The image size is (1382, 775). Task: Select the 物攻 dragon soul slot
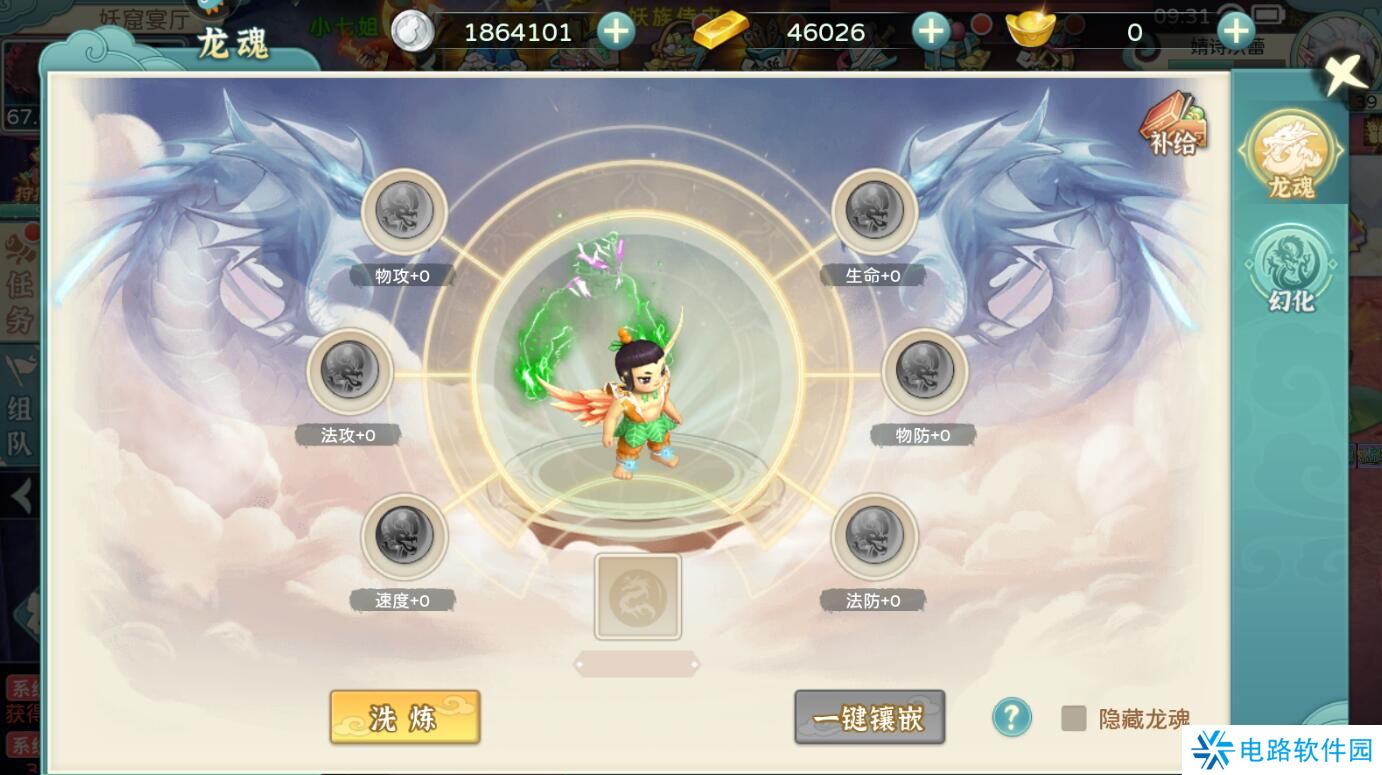[405, 212]
